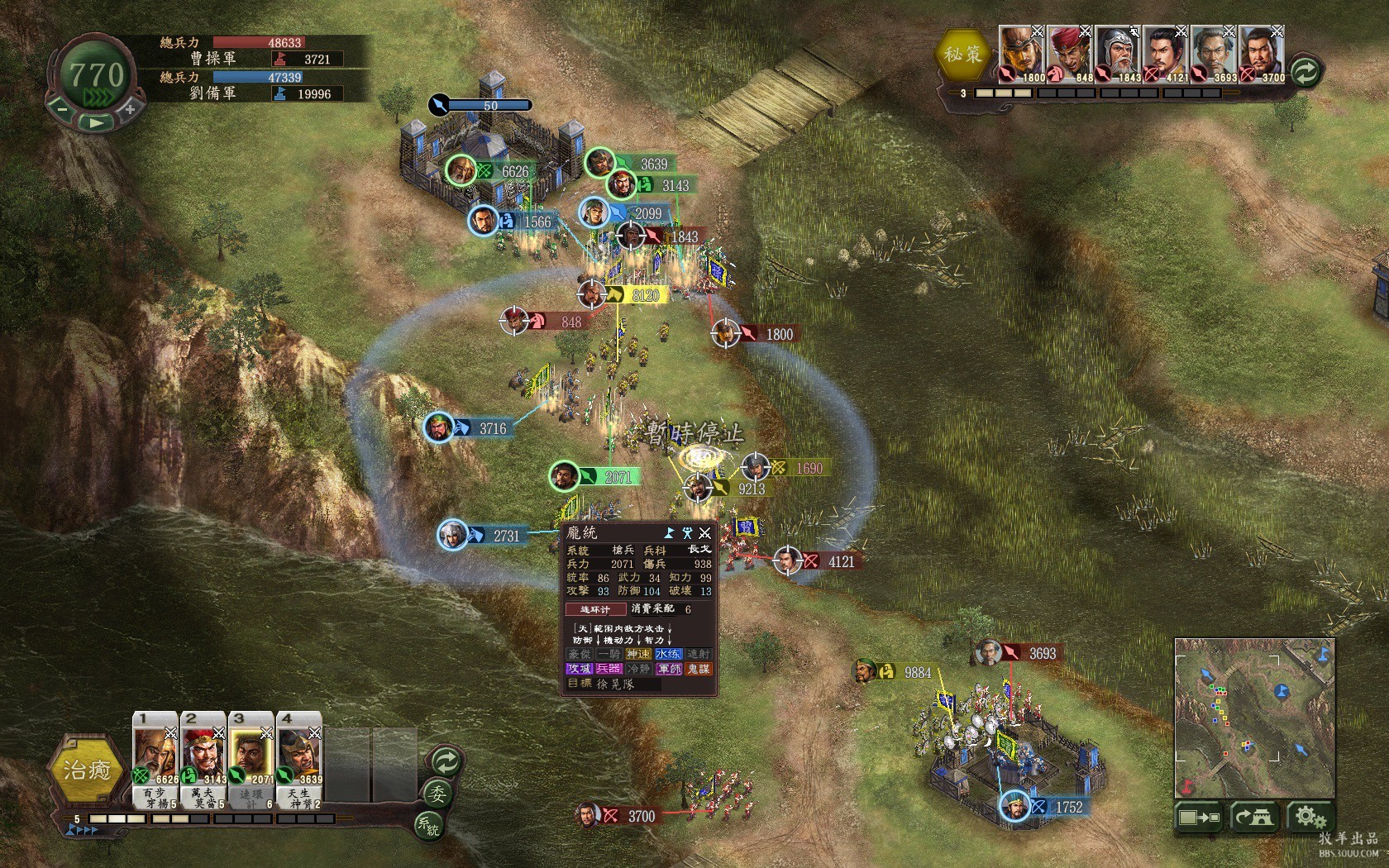
Task: Decrease game speed with the minus button
Action: [x=61, y=107]
